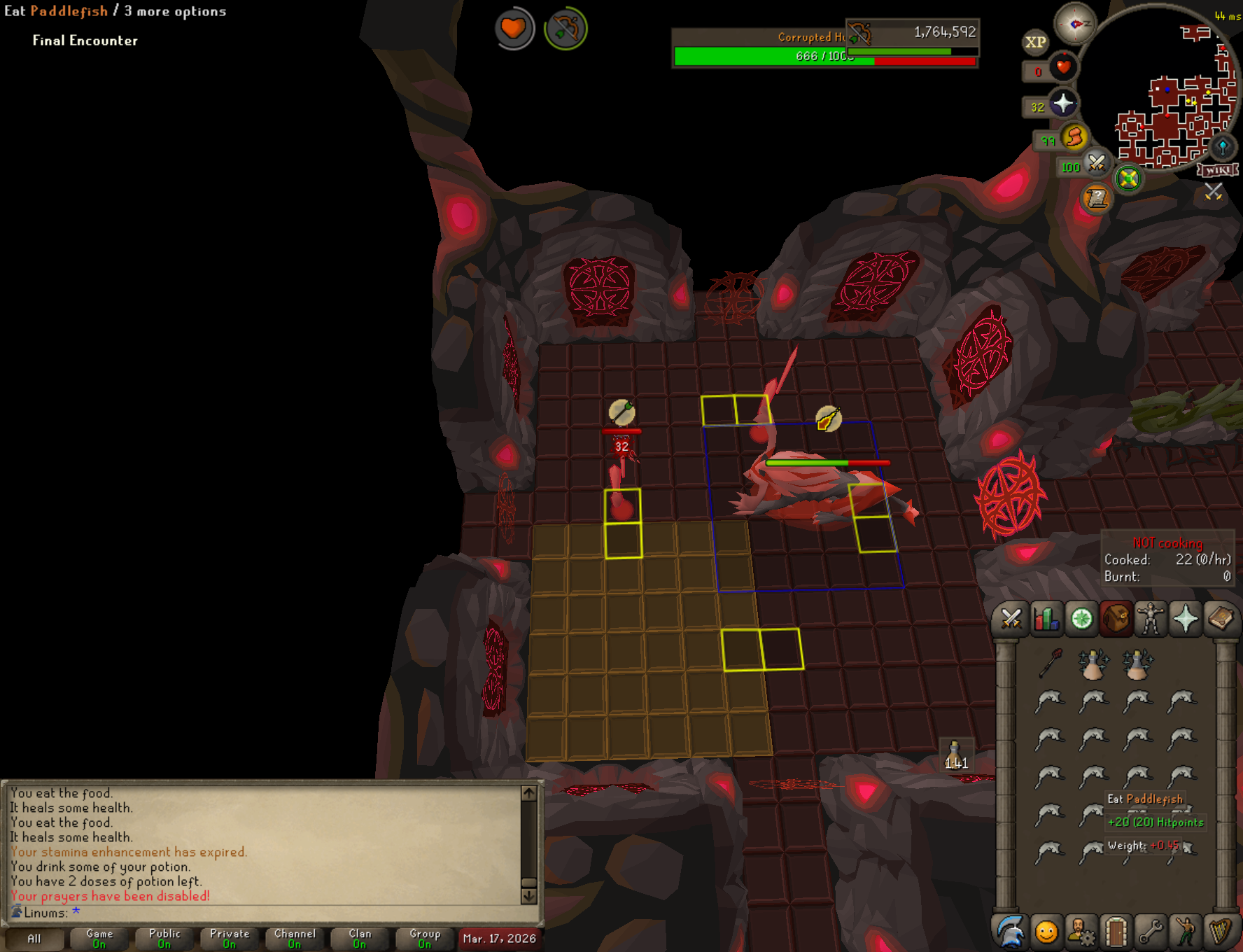The height and width of the screenshot is (952, 1243).
Task: Switch to the Skills tab
Action: [x=1046, y=619]
